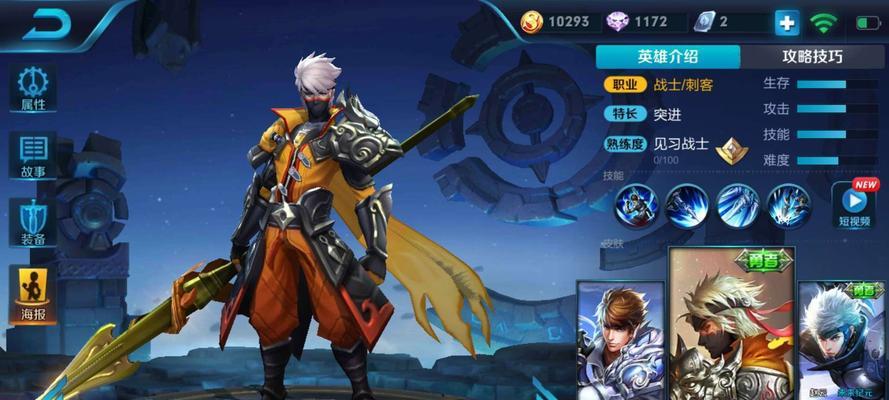Open the 装备 equipment panel
Screen dimensions: 889x400
coord(32,221)
